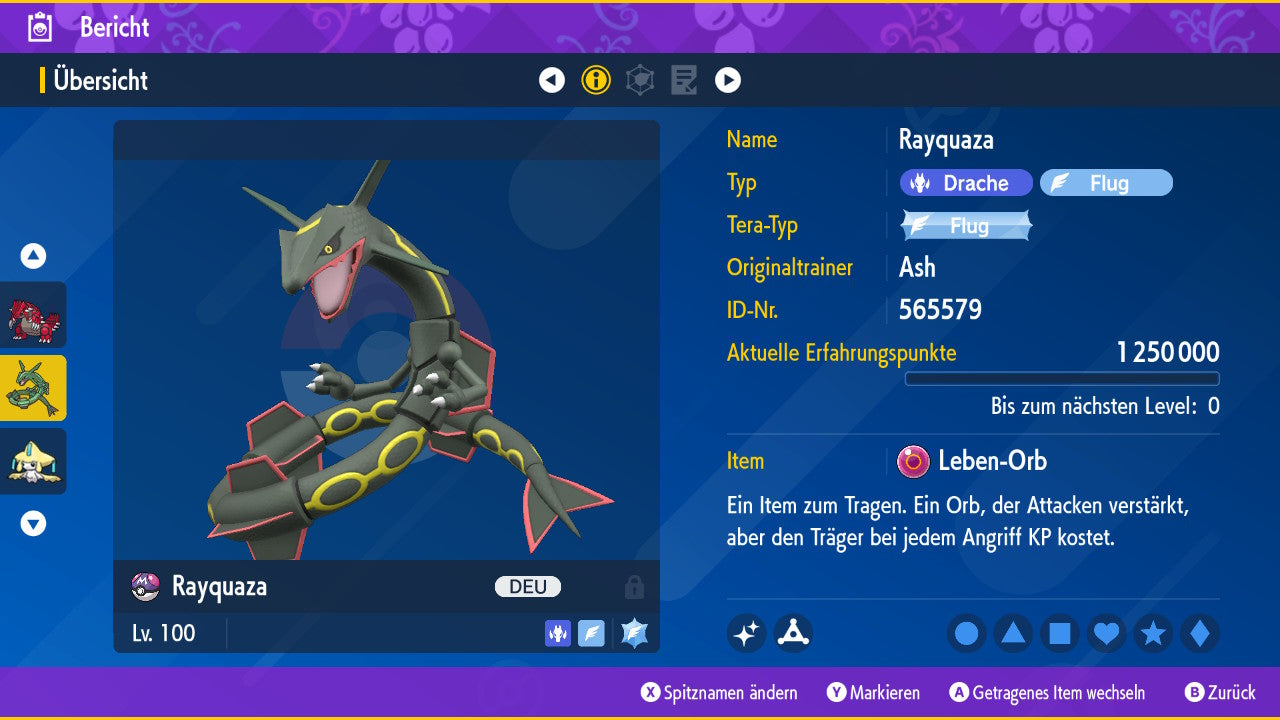Switch to the stats hexagon tab
The width and height of the screenshot is (1280, 720).
pyautogui.click(x=640, y=80)
